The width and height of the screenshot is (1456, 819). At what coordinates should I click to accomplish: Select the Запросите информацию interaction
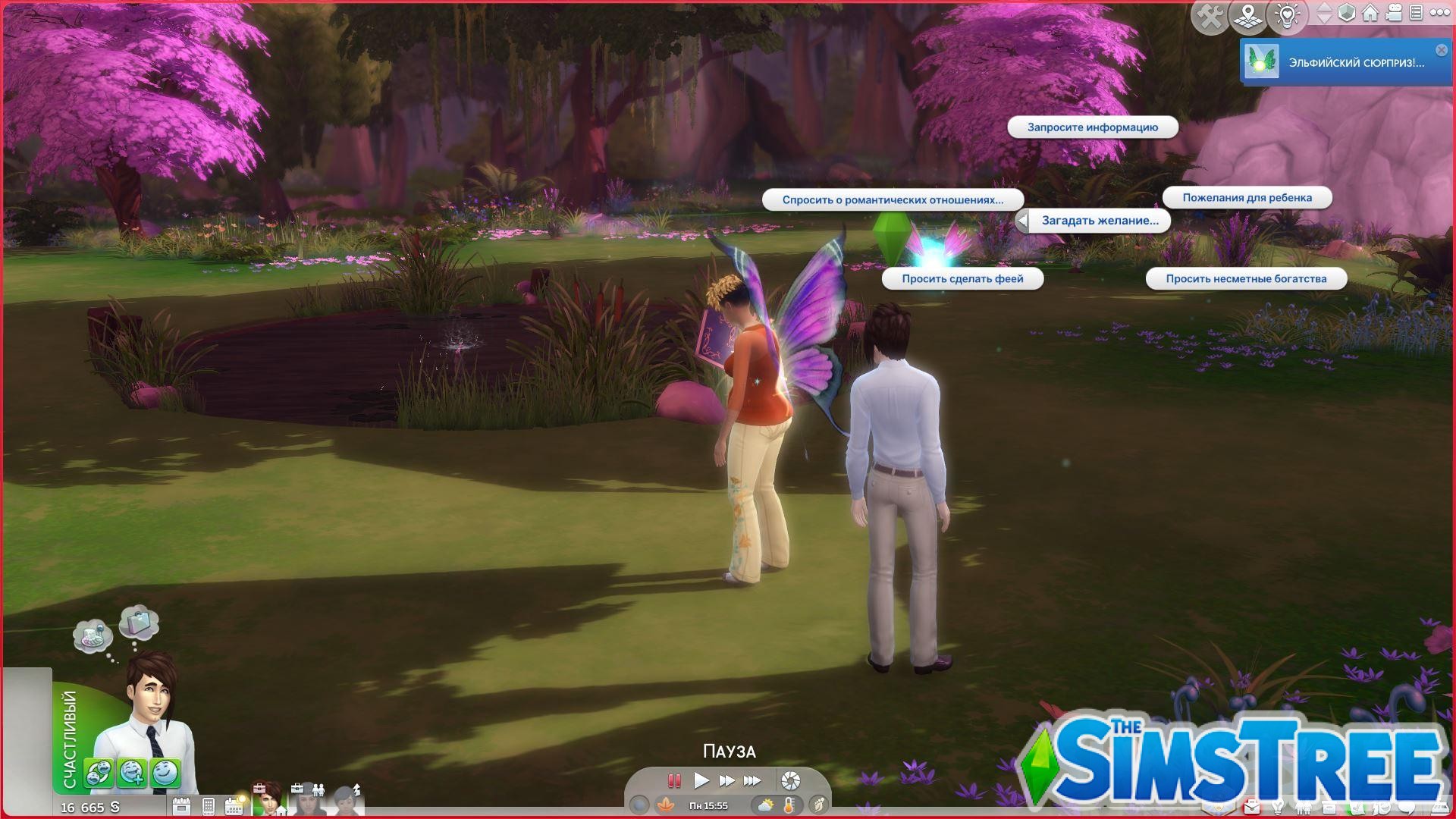(1092, 127)
